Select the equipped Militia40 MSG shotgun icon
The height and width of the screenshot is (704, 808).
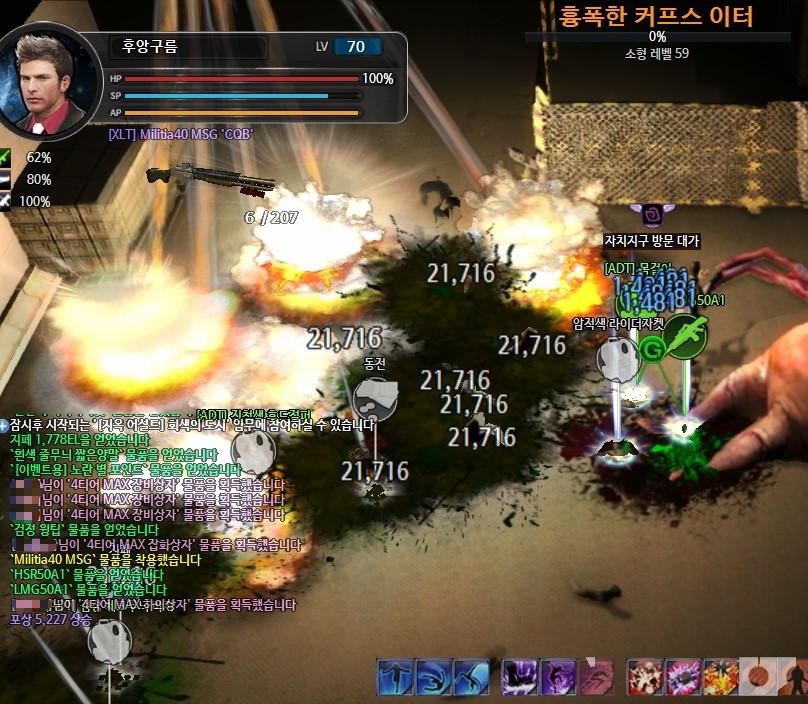click(210, 177)
